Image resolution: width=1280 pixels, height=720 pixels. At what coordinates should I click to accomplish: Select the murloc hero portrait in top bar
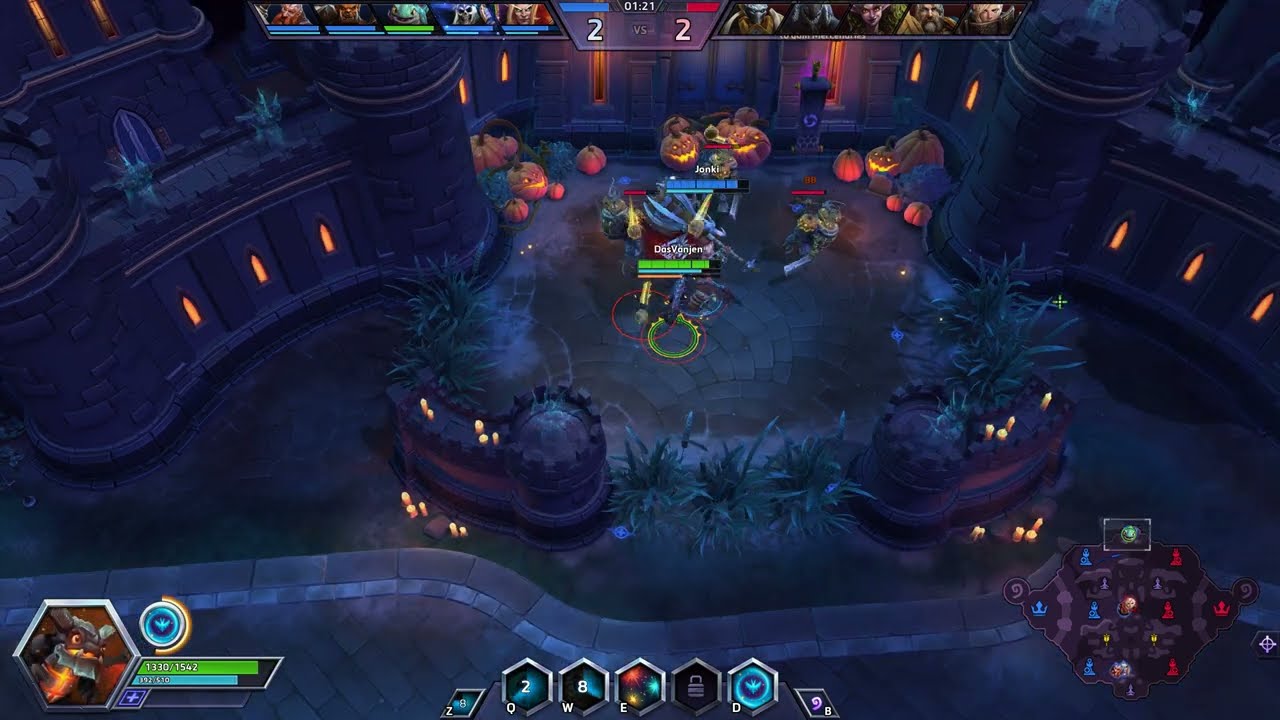[405, 15]
